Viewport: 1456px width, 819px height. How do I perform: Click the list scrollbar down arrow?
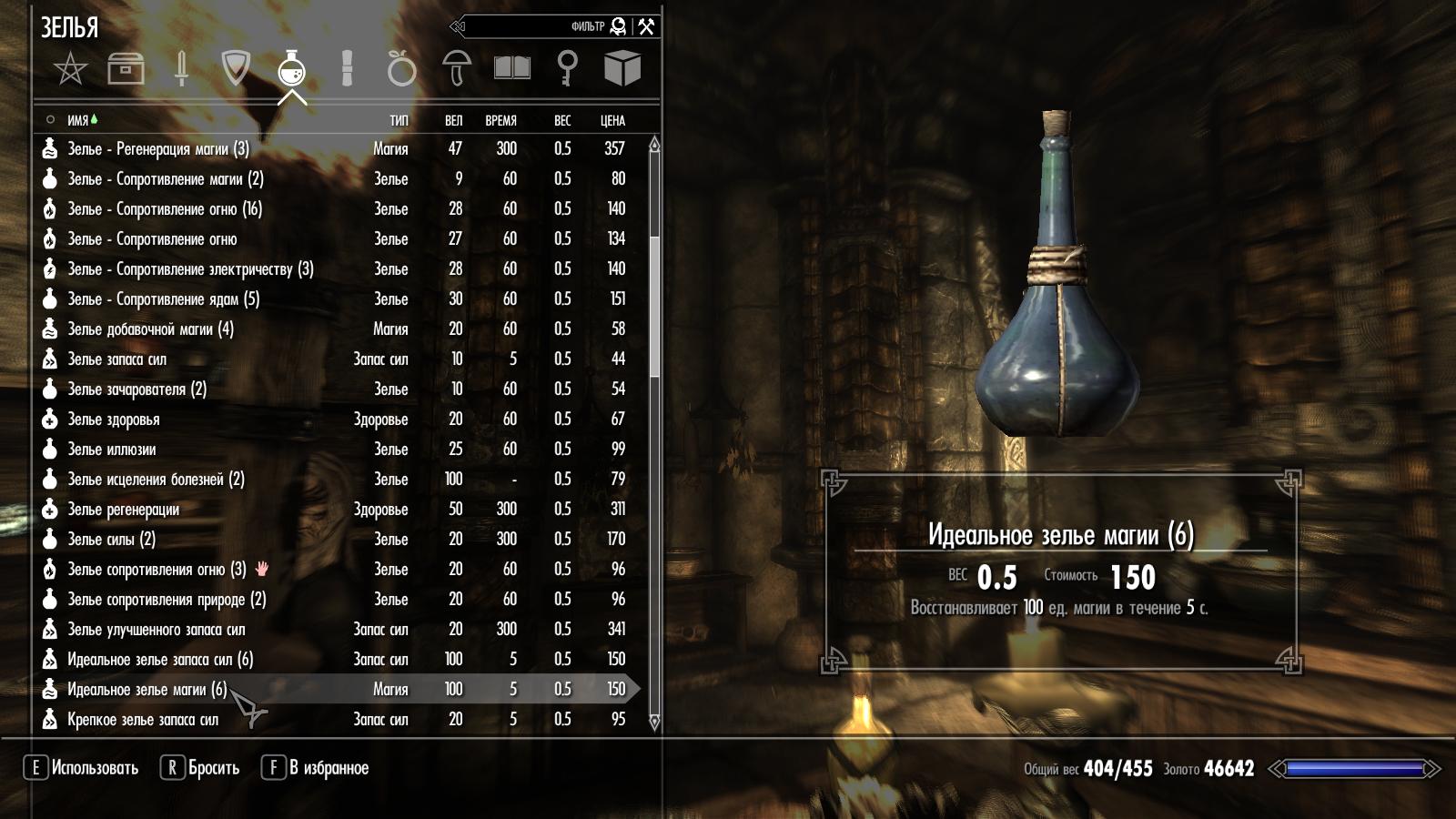pyautogui.click(x=654, y=723)
